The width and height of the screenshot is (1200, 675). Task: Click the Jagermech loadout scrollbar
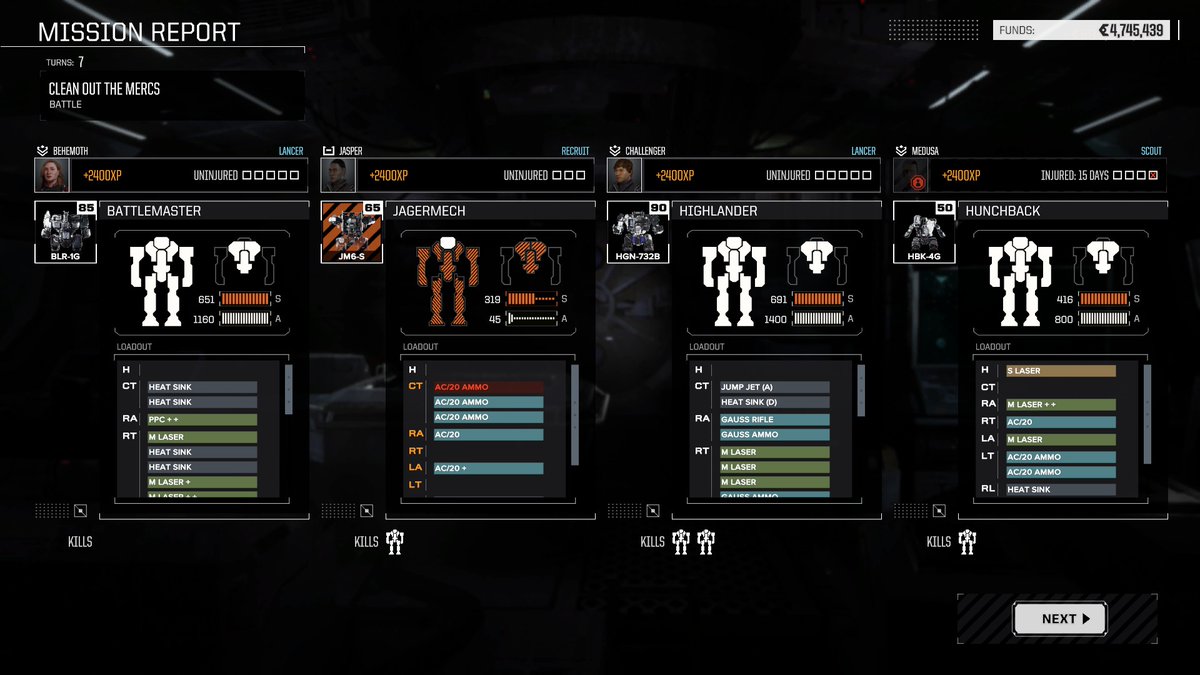click(x=575, y=415)
